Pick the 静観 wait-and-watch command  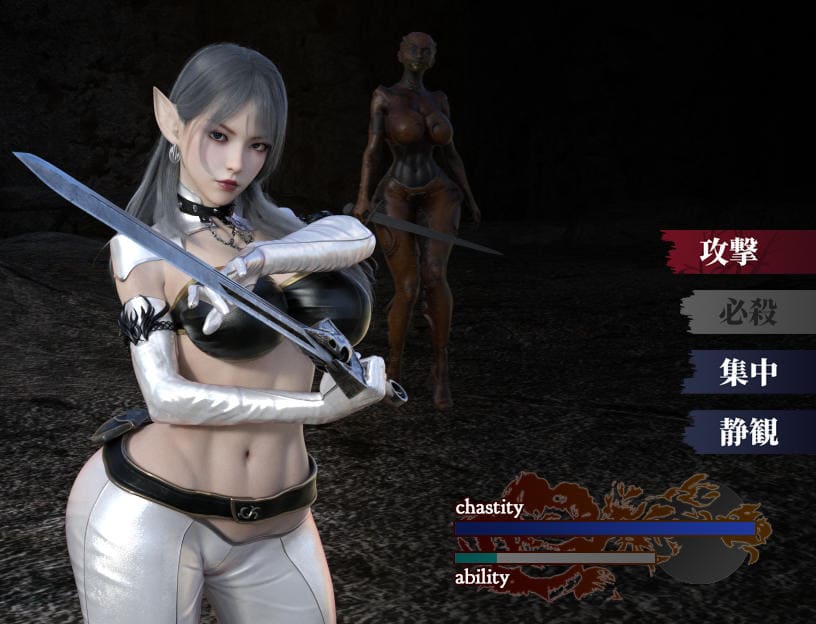point(748,432)
